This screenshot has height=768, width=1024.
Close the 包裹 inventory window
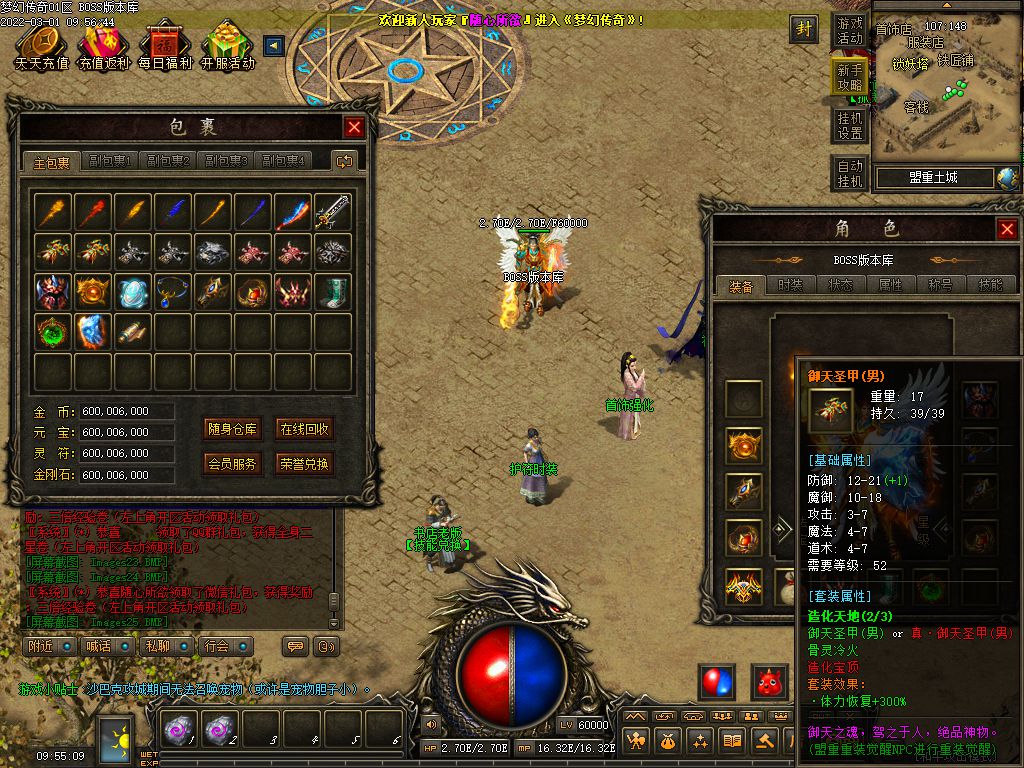click(x=354, y=127)
